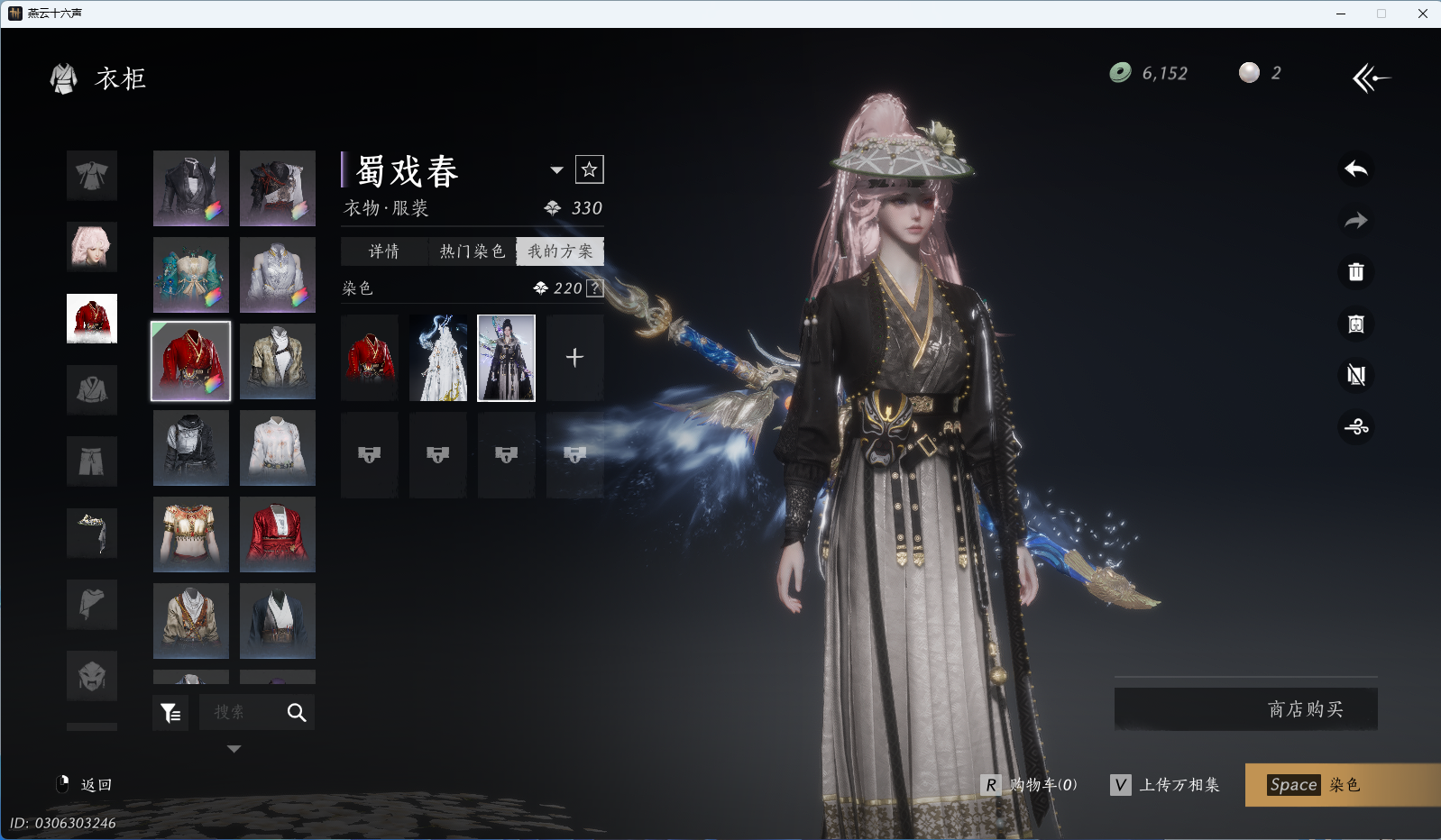1441x840 pixels.
Task: Click the trash can delete icon
Action: [1356, 272]
